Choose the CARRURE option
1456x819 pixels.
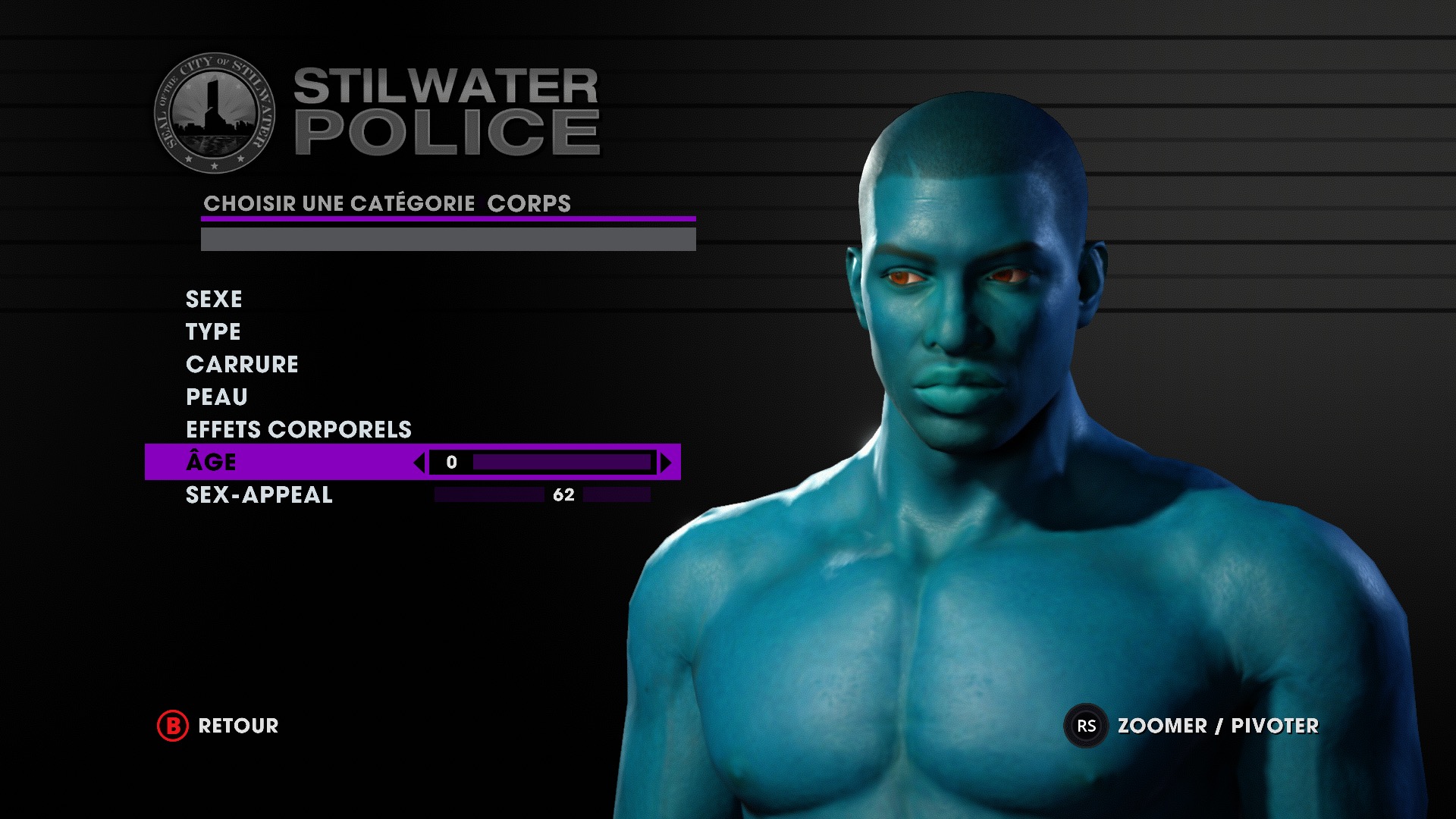point(242,364)
